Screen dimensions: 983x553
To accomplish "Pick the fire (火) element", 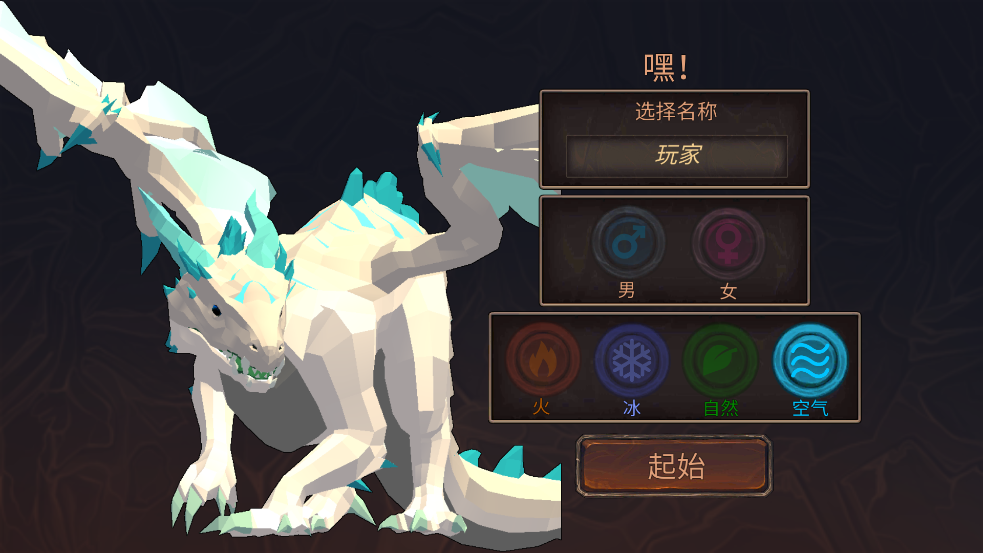I will click(x=542, y=360).
